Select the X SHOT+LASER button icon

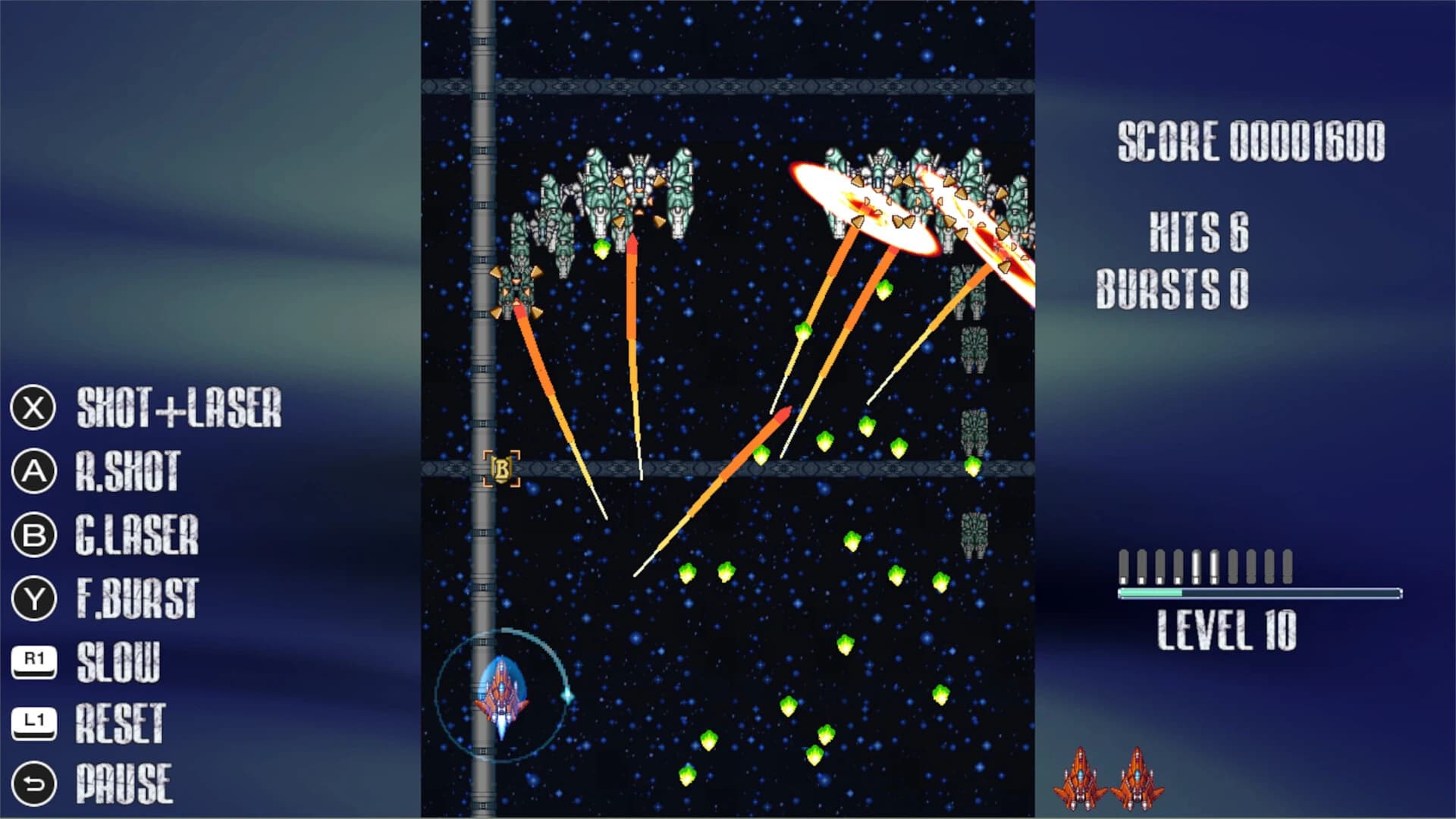pyautogui.click(x=33, y=409)
